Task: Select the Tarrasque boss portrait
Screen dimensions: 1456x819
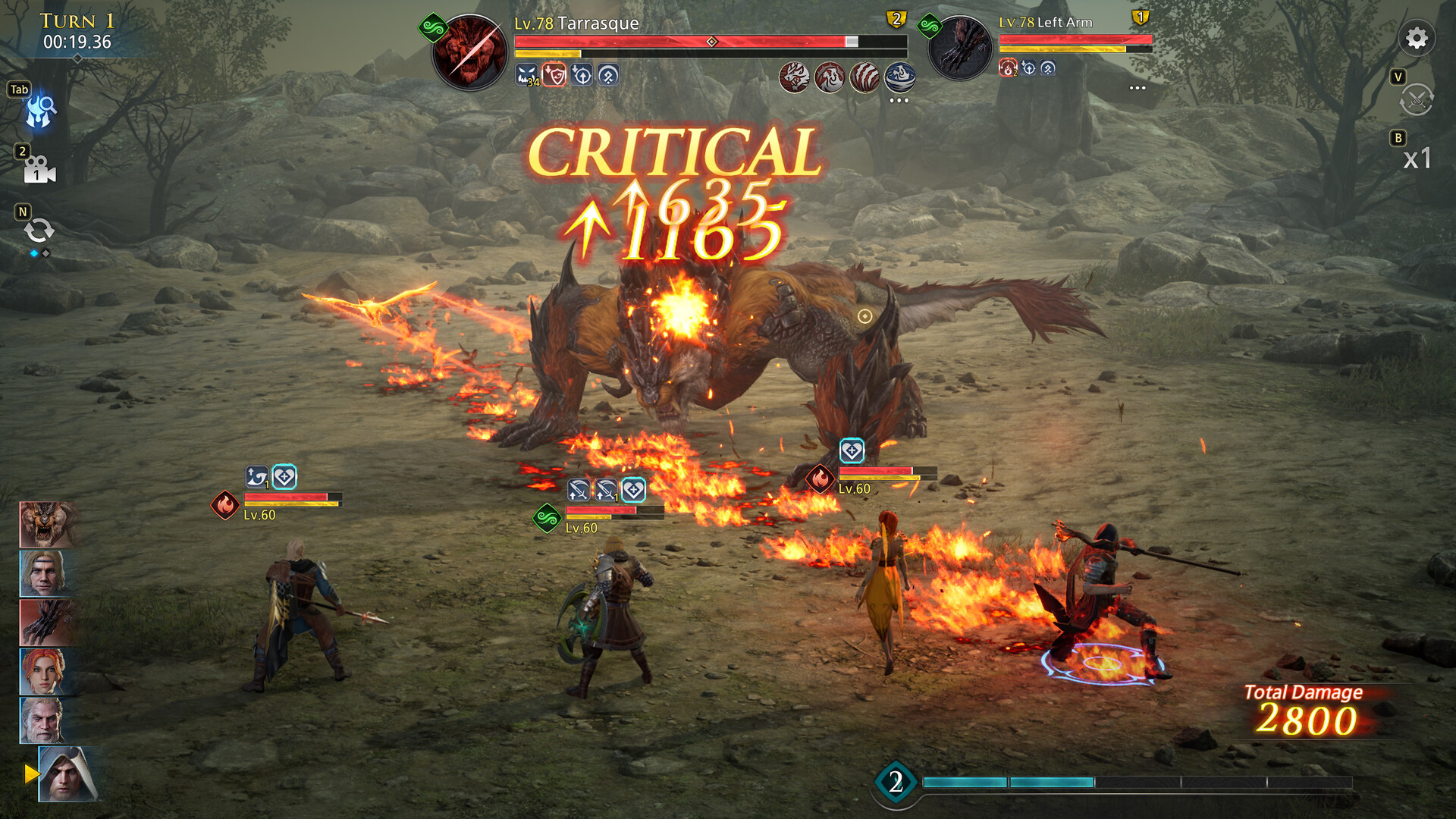Action: pos(469,52)
